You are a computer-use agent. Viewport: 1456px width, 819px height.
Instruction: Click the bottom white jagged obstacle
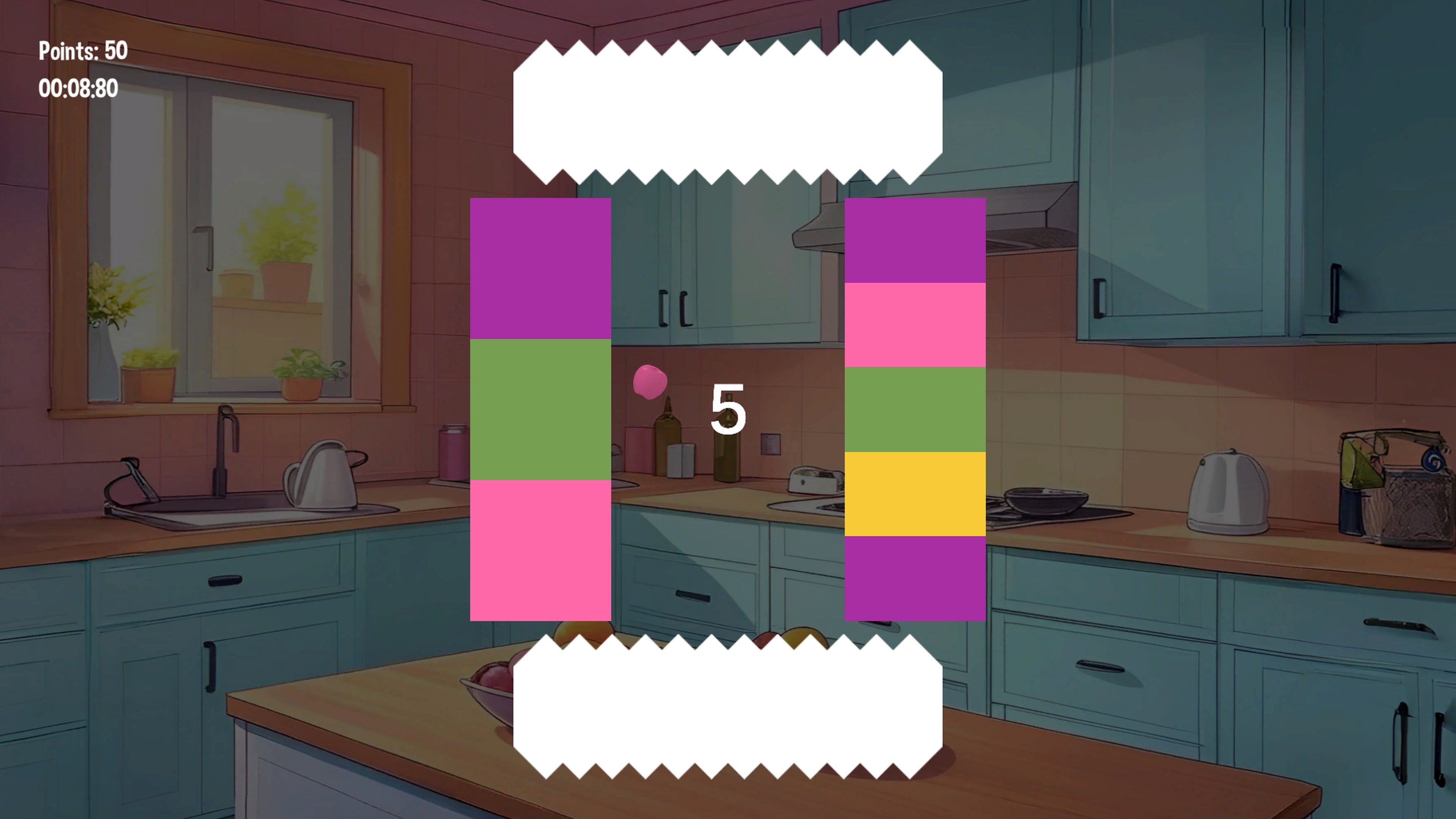(x=729, y=706)
